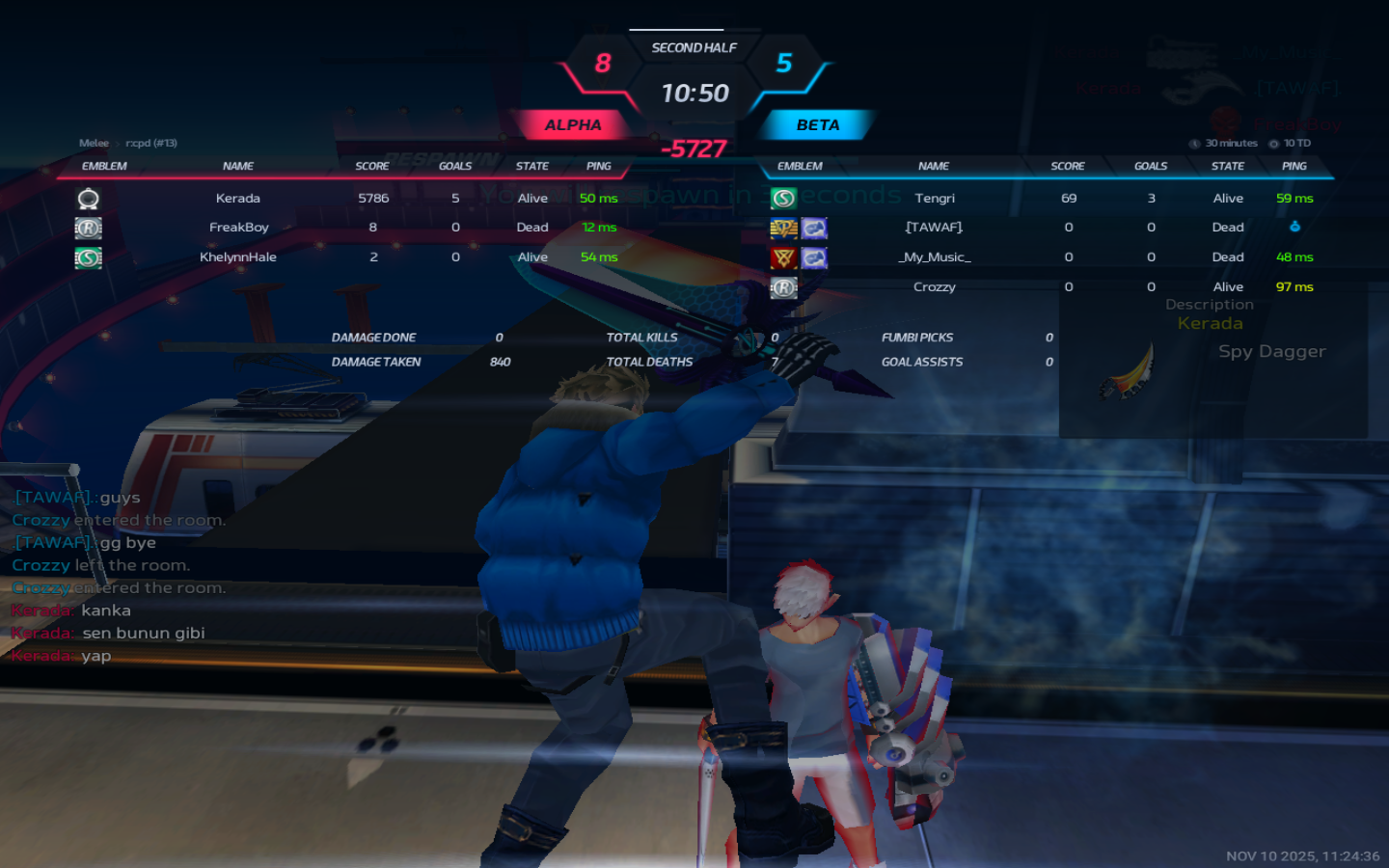This screenshot has width=1389, height=868.
Task: Click Kerada's helmet emblem icon
Action: coord(88,199)
